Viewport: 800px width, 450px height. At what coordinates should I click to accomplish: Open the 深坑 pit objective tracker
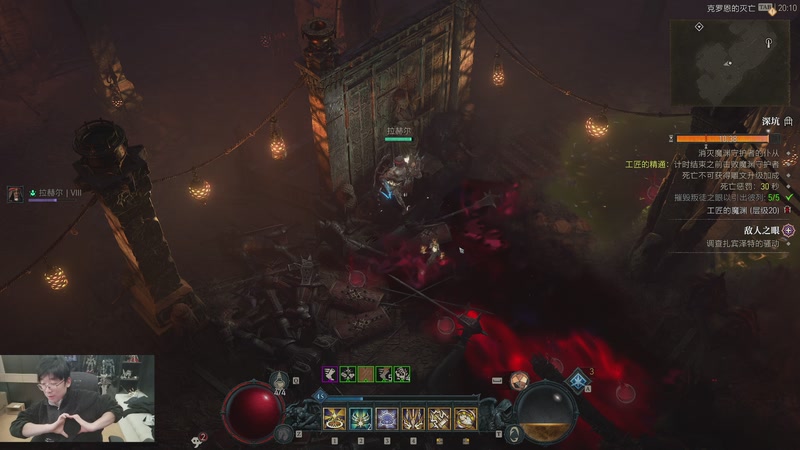coord(770,121)
